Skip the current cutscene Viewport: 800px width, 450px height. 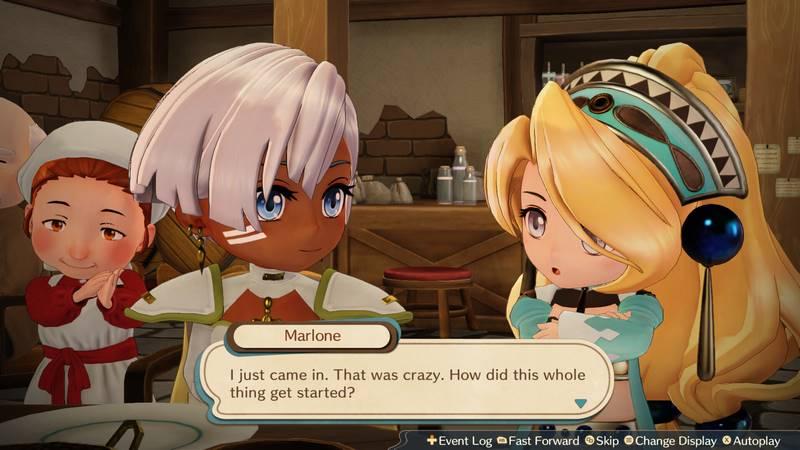pyautogui.click(x=602, y=440)
